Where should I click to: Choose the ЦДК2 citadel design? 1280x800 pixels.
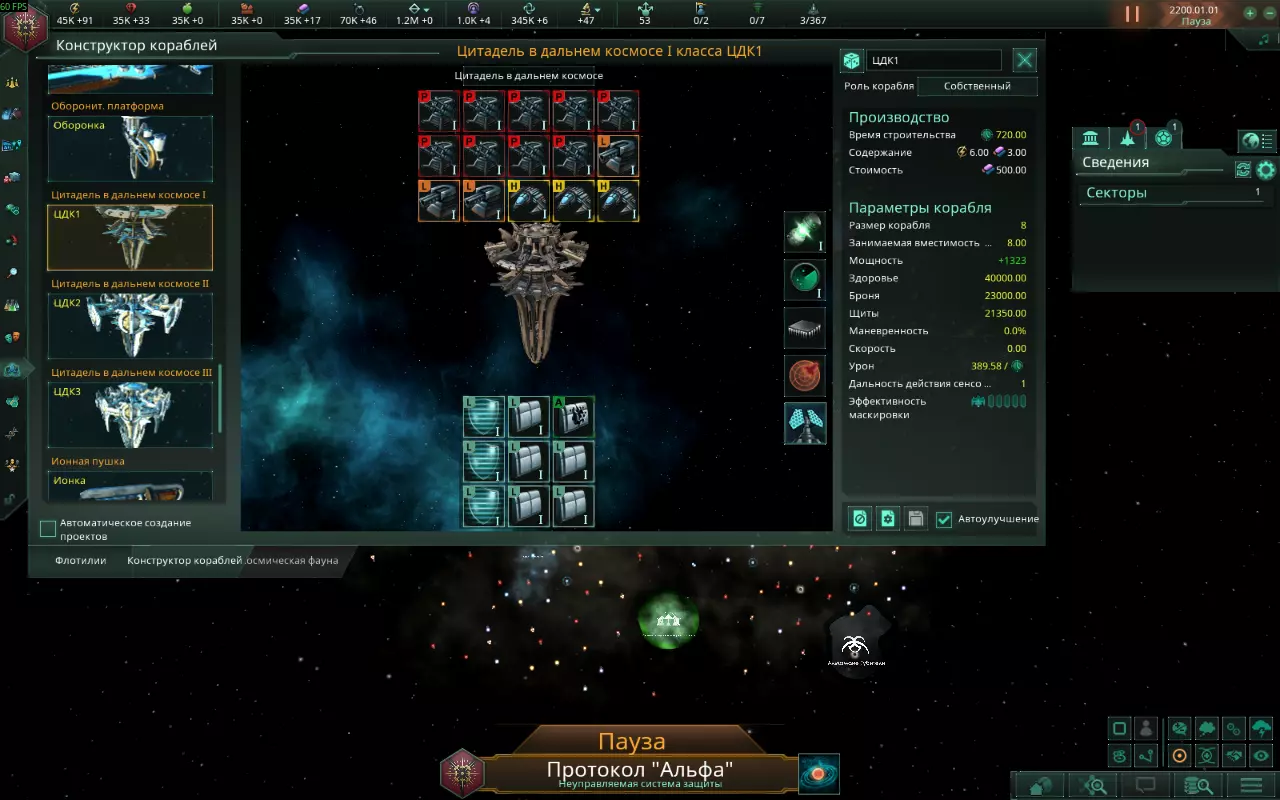coord(130,326)
